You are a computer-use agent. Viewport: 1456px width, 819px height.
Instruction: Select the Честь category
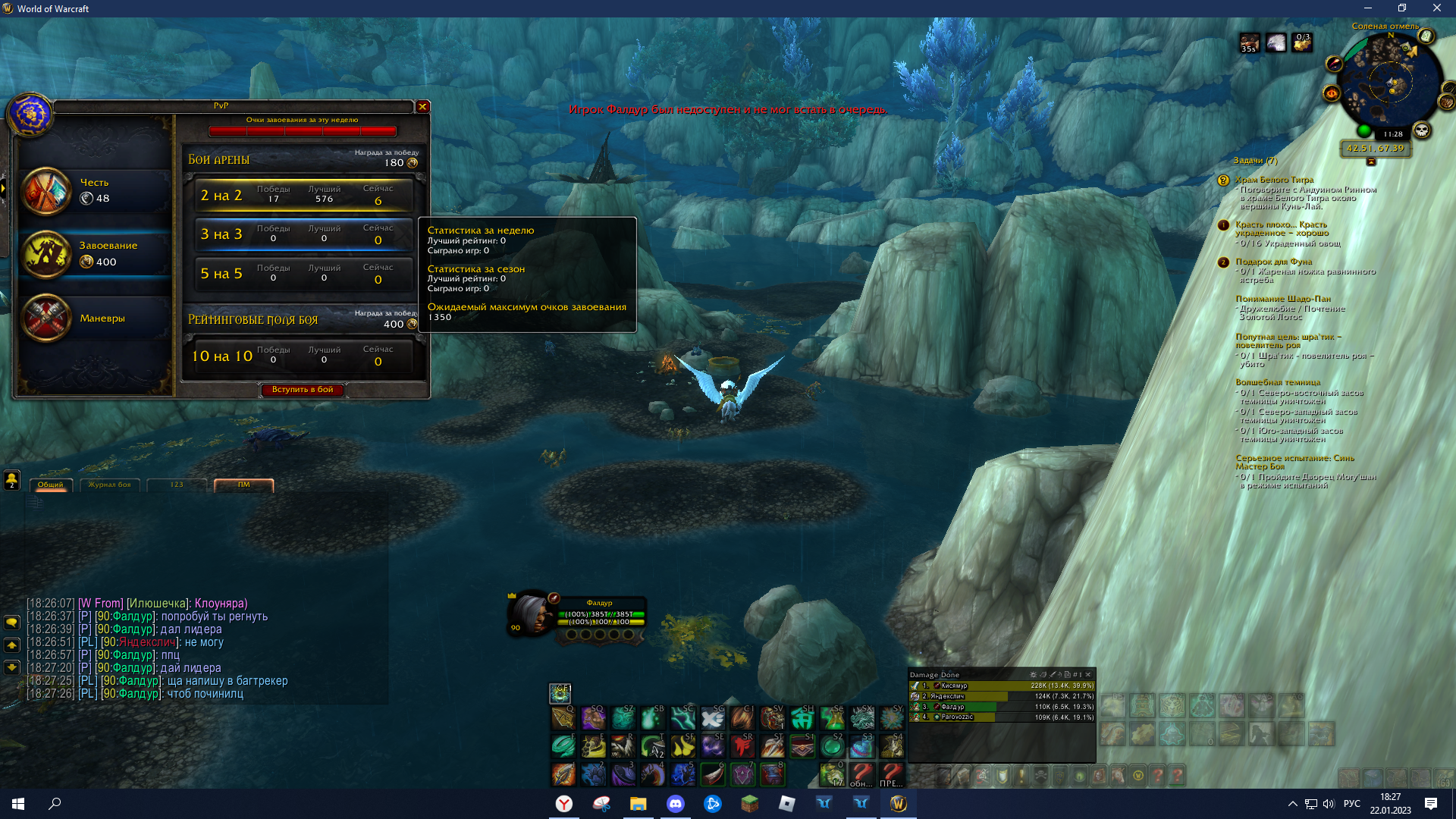pyautogui.click(x=95, y=190)
